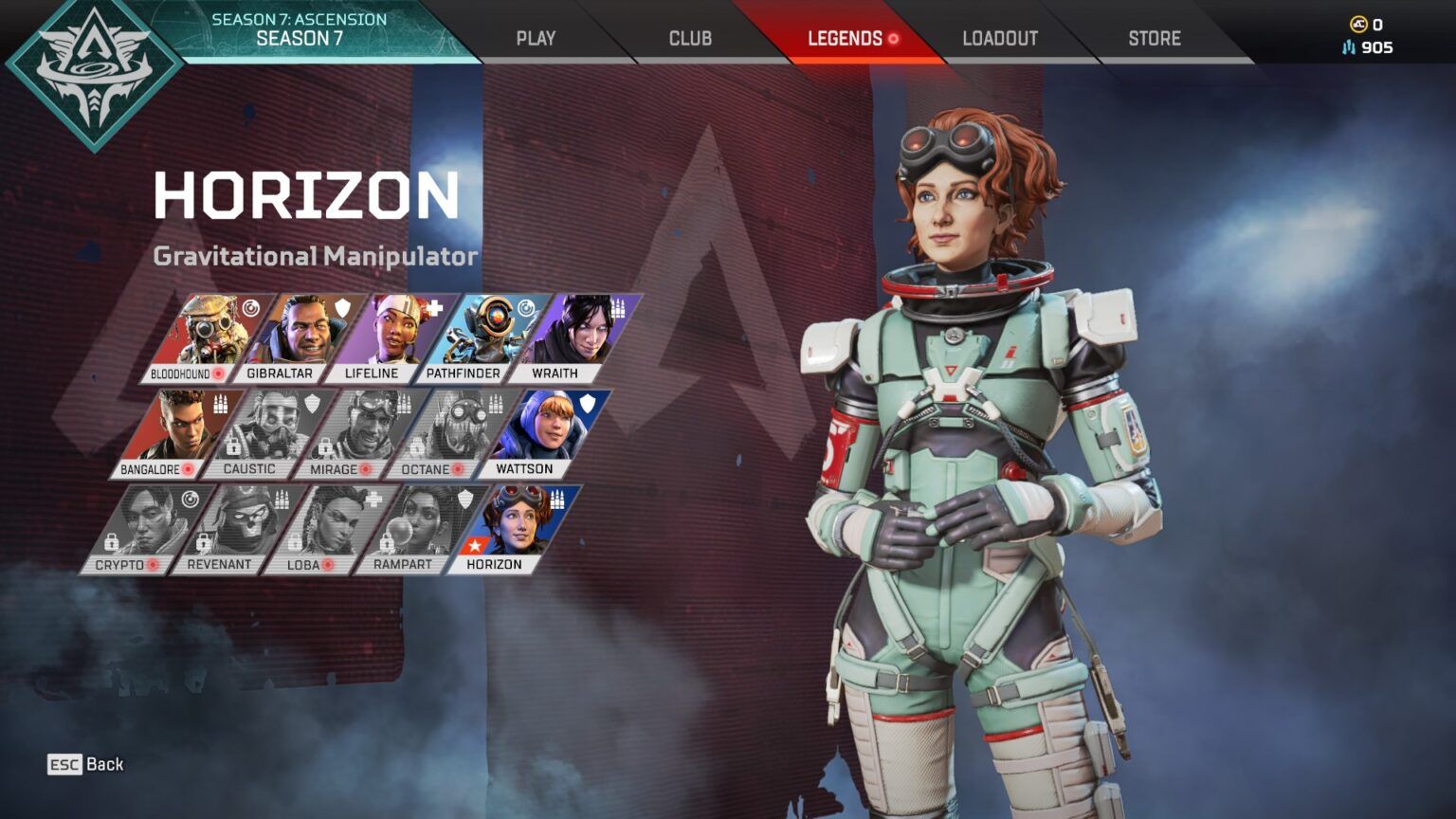
Task: Click the red notification dot next to Bangalore
Action: click(x=189, y=468)
